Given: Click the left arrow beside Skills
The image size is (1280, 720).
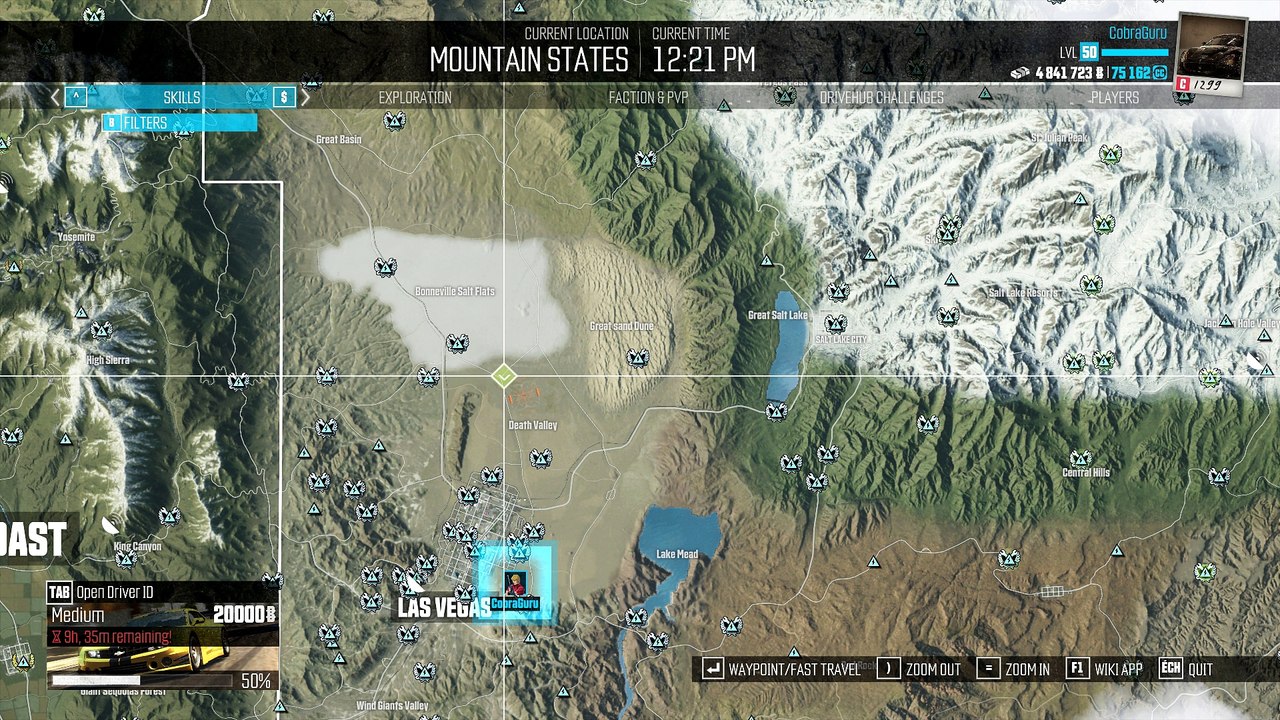Looking at the screenshot, I should click(56, 97).
